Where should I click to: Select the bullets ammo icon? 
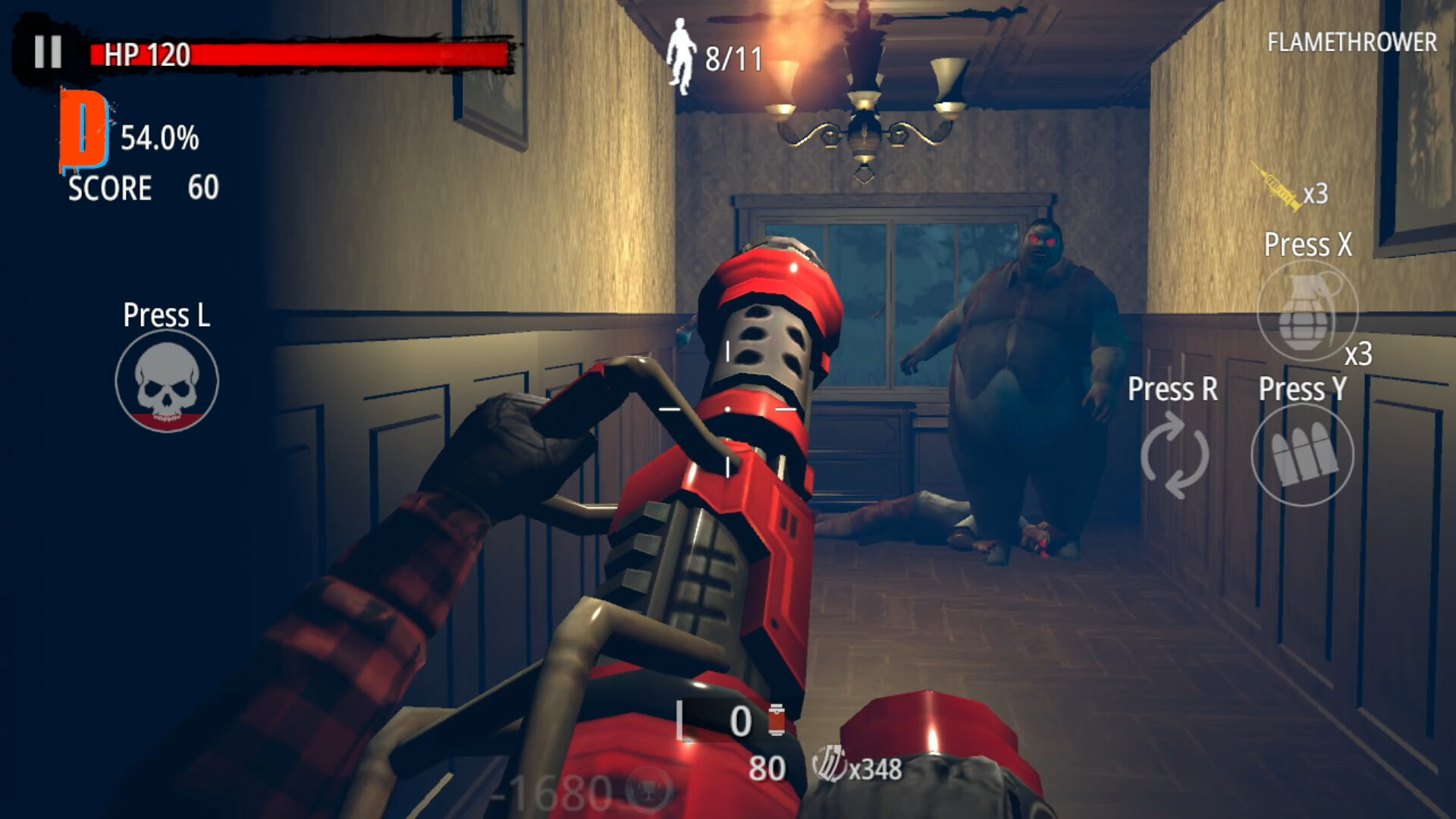click(x=1302, y=455)
